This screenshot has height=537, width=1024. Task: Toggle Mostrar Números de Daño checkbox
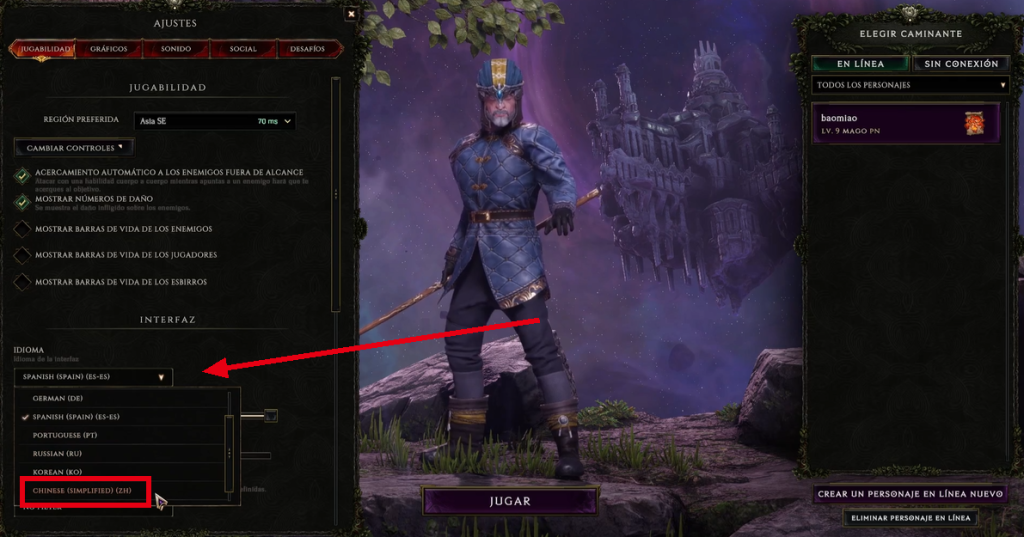22,202
